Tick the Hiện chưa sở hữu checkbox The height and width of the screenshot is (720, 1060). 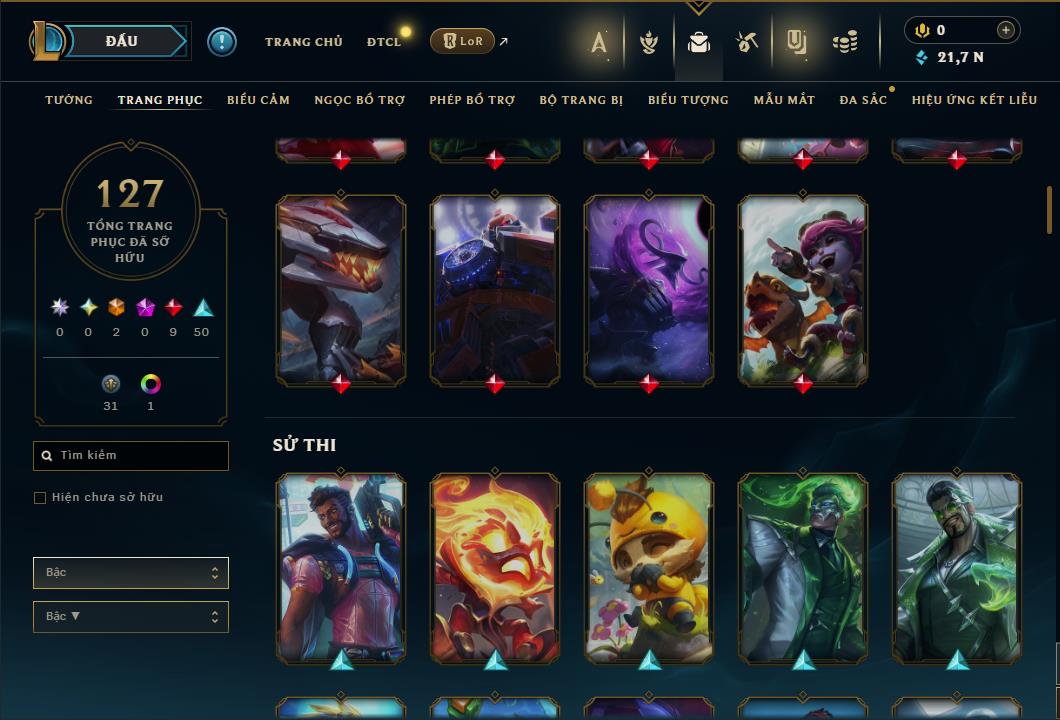(x=40, y=498)
